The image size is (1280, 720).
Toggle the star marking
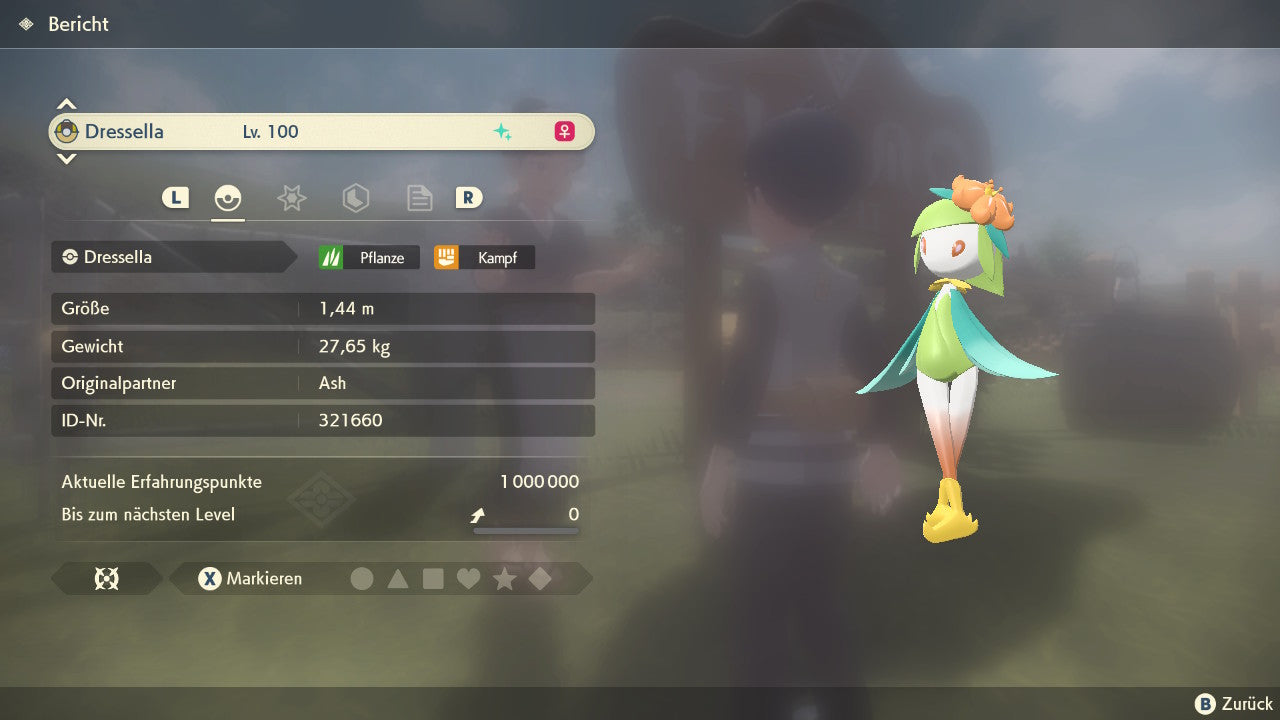(x=504, y=578)
